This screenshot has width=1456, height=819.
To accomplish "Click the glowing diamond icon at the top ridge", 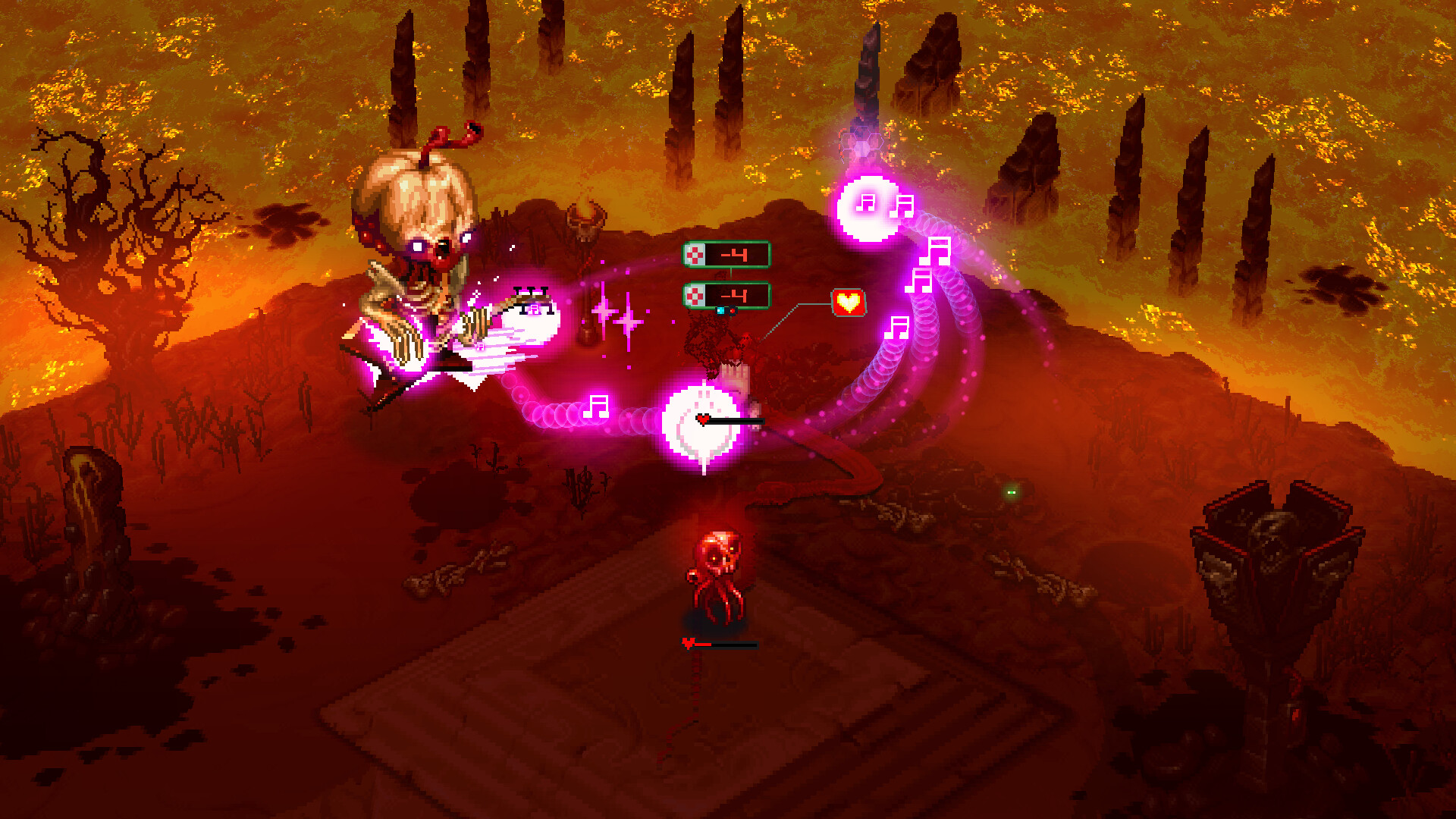I will tap(863, 146).
